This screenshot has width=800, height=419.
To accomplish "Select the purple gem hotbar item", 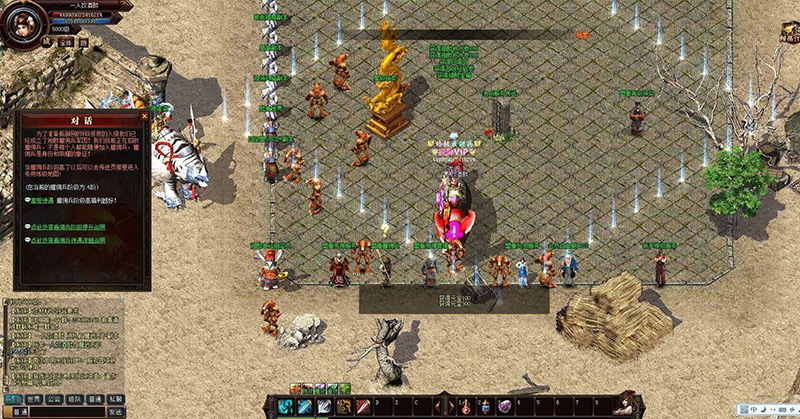I will click(504, 406).
